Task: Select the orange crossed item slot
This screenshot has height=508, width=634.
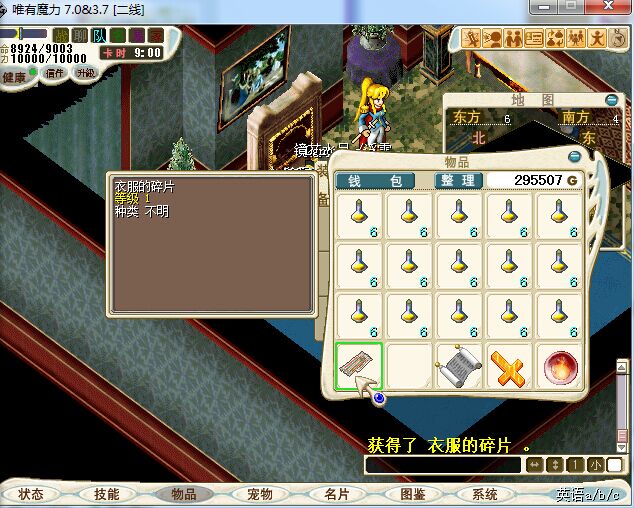Action: tap(510, 365)
